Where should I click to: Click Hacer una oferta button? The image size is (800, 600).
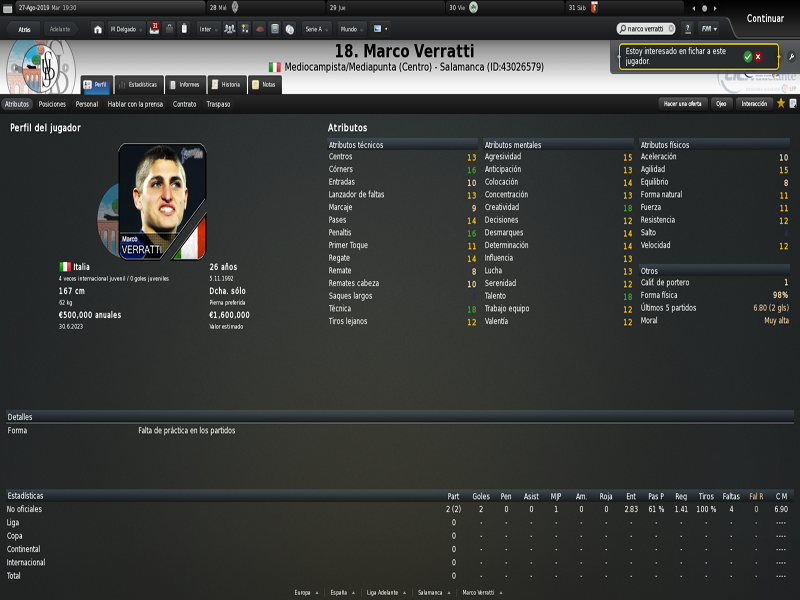point(683,104)
